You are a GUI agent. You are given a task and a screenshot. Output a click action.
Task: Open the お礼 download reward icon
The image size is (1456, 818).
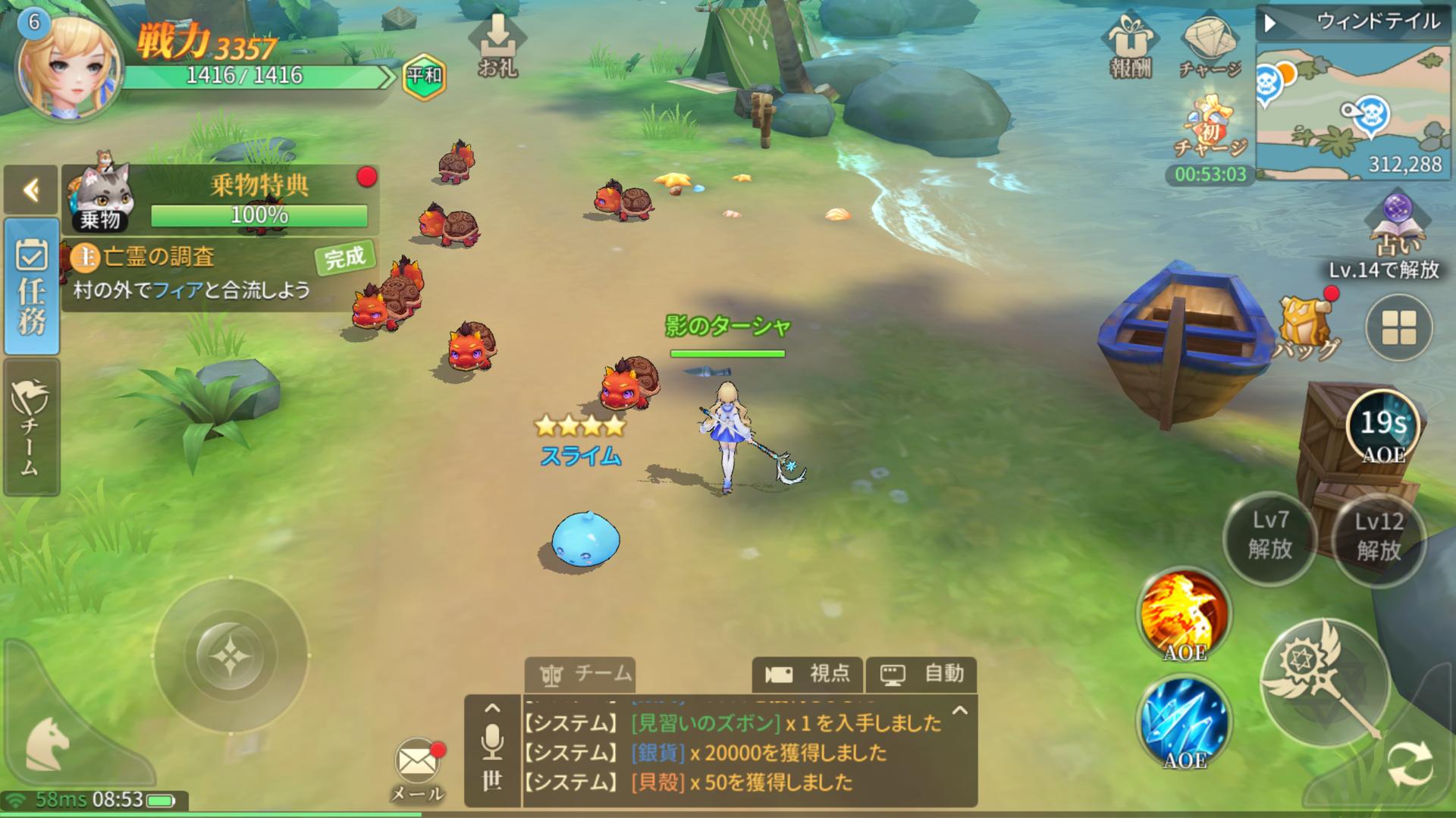coord(497,47)
